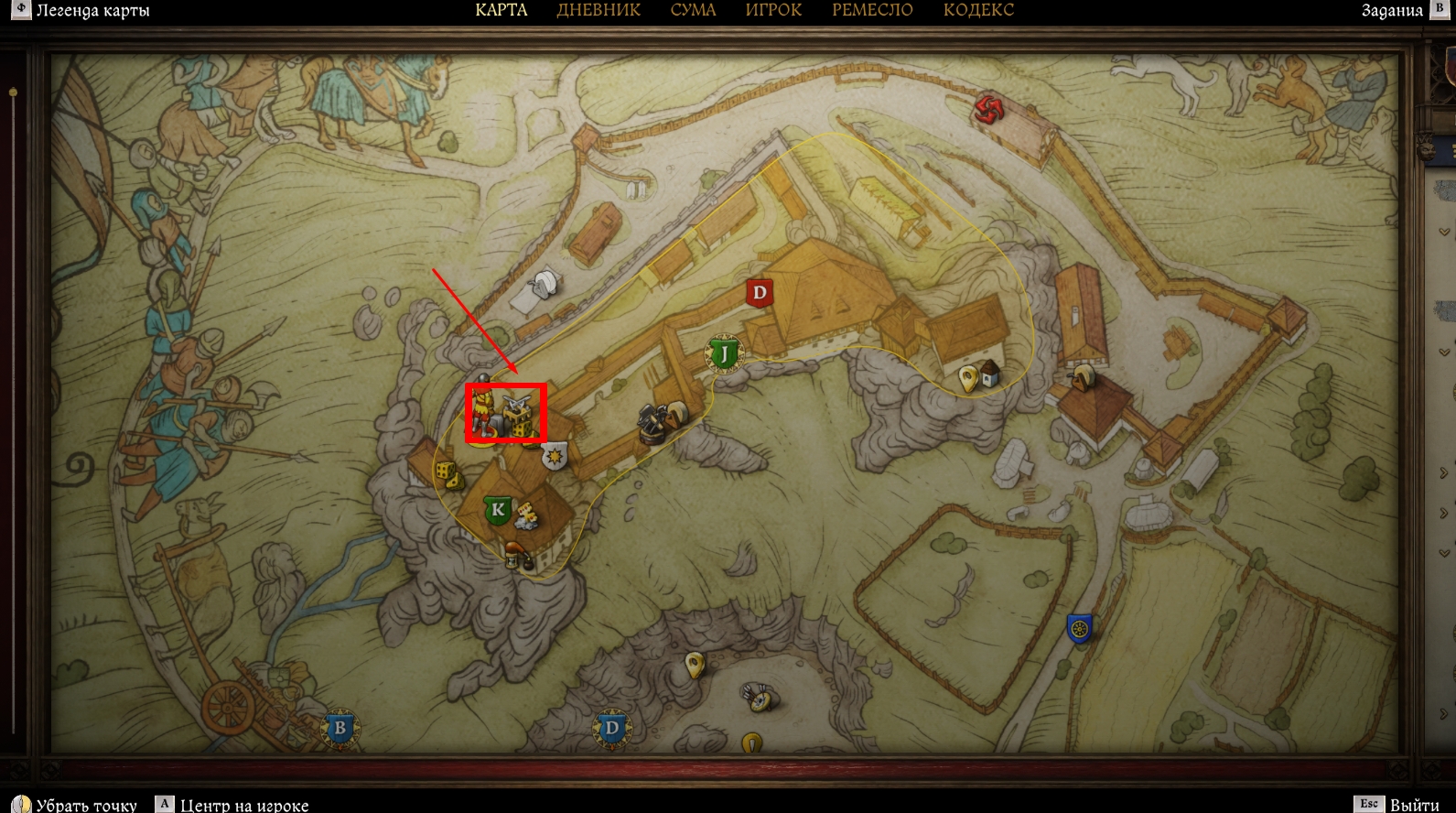Click the blue shield wheel marker
1456x813 pixels.
(1080, 628)
